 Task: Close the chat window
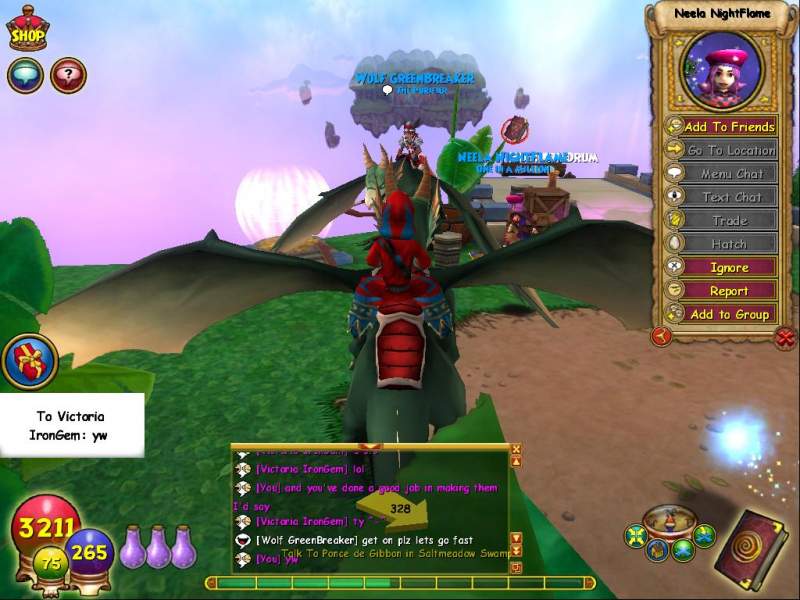click(x=516, y=449)
